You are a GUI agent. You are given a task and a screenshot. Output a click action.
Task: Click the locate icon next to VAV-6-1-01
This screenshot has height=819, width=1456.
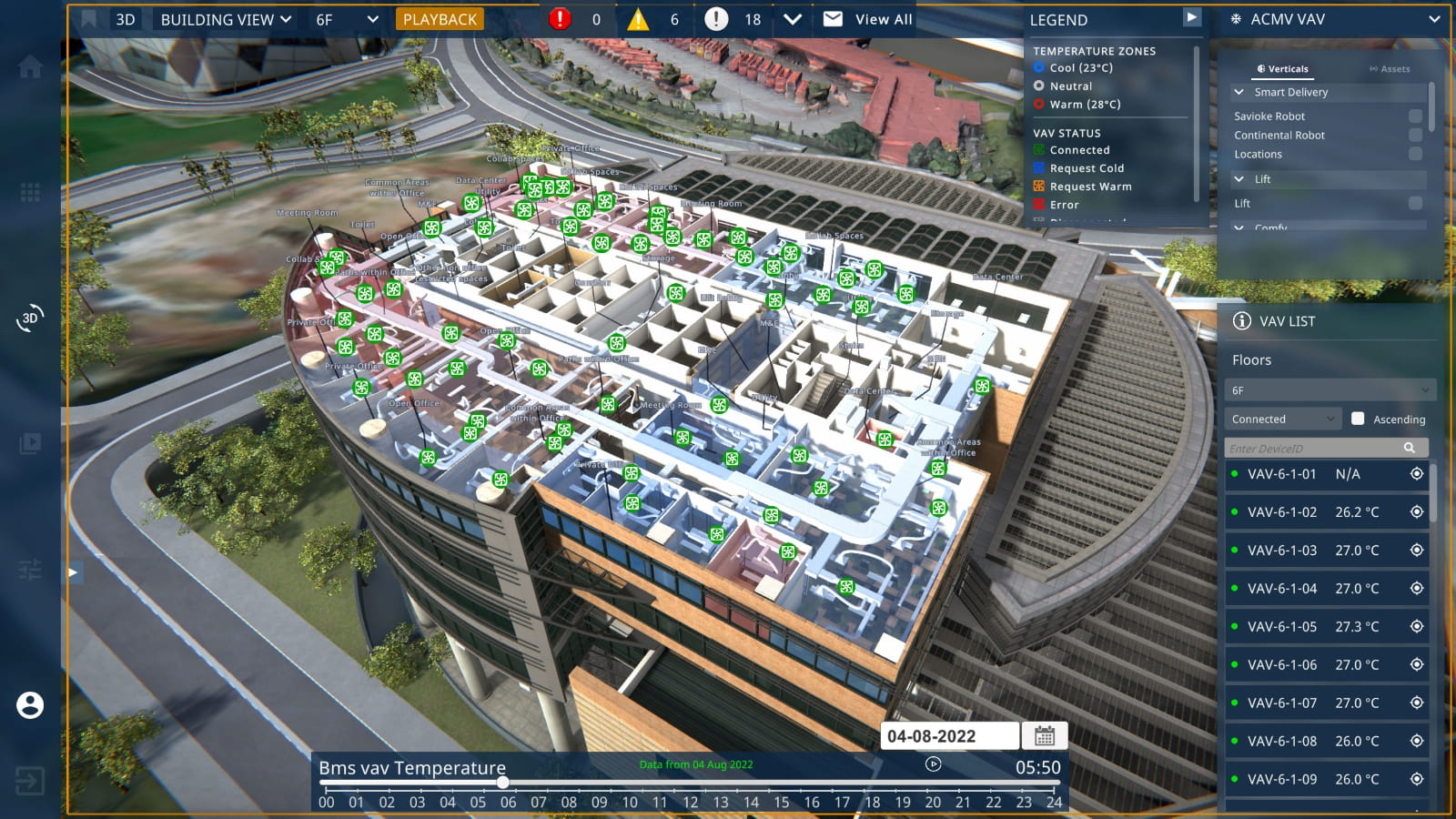(x=1416, y=474)
